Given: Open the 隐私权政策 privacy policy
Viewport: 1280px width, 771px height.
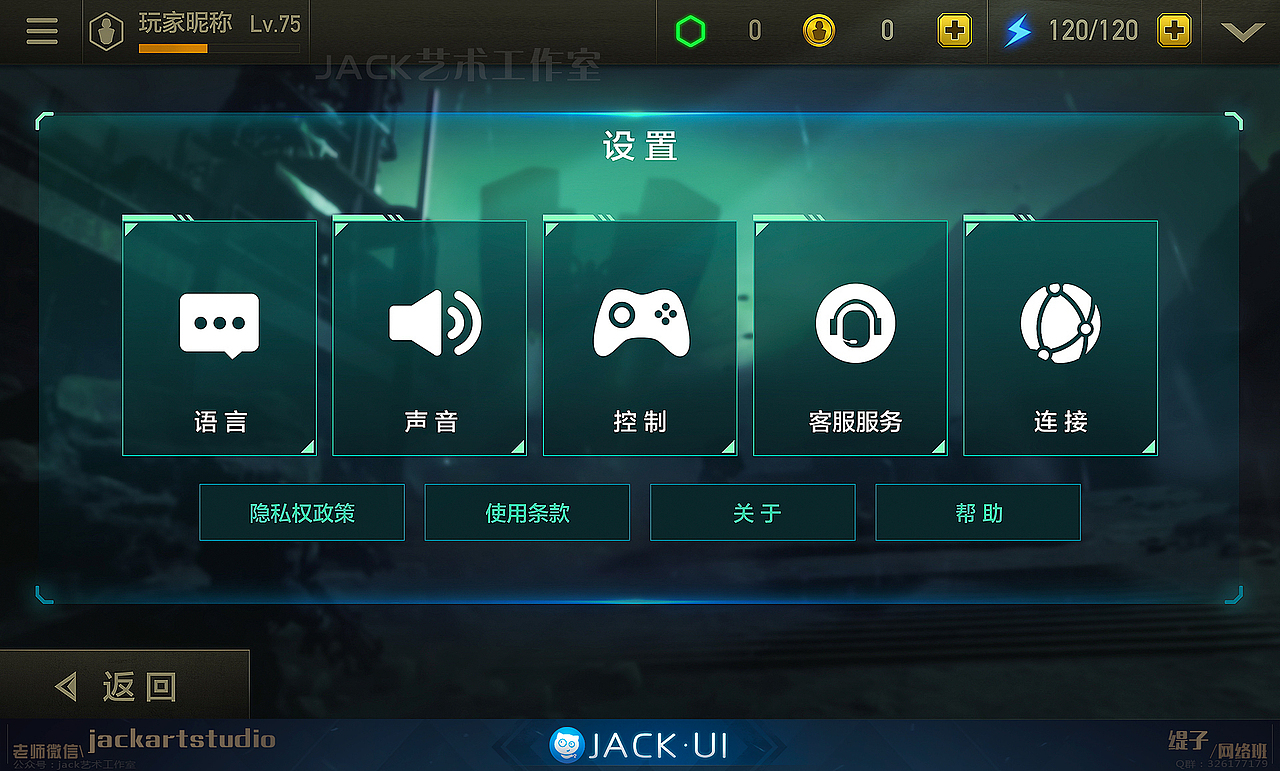Looking at the screenshot, I should (x=302, y=512).
